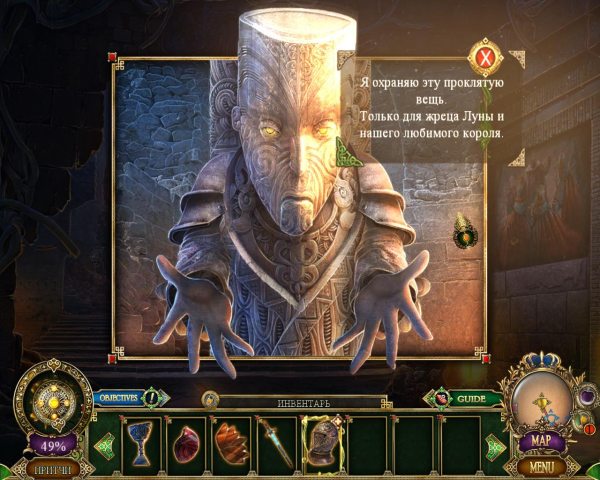Open the Map
This screenshot has width=600, height=480.
click(540, 441)
